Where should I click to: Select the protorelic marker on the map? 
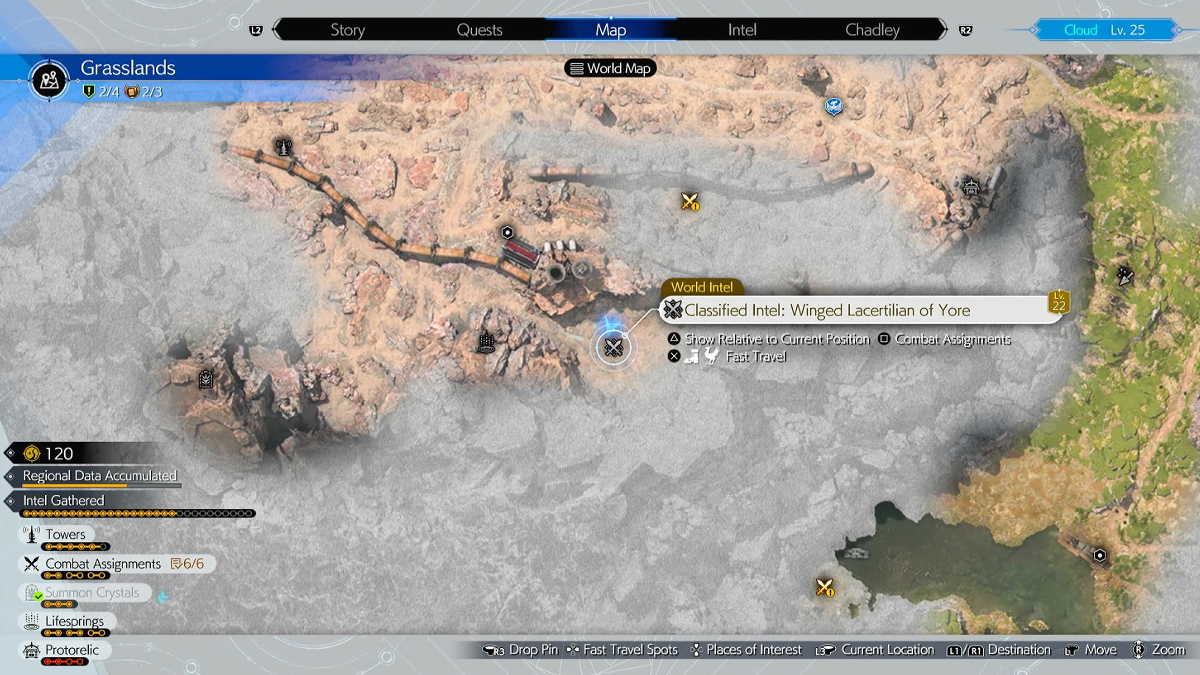[970, 186]
